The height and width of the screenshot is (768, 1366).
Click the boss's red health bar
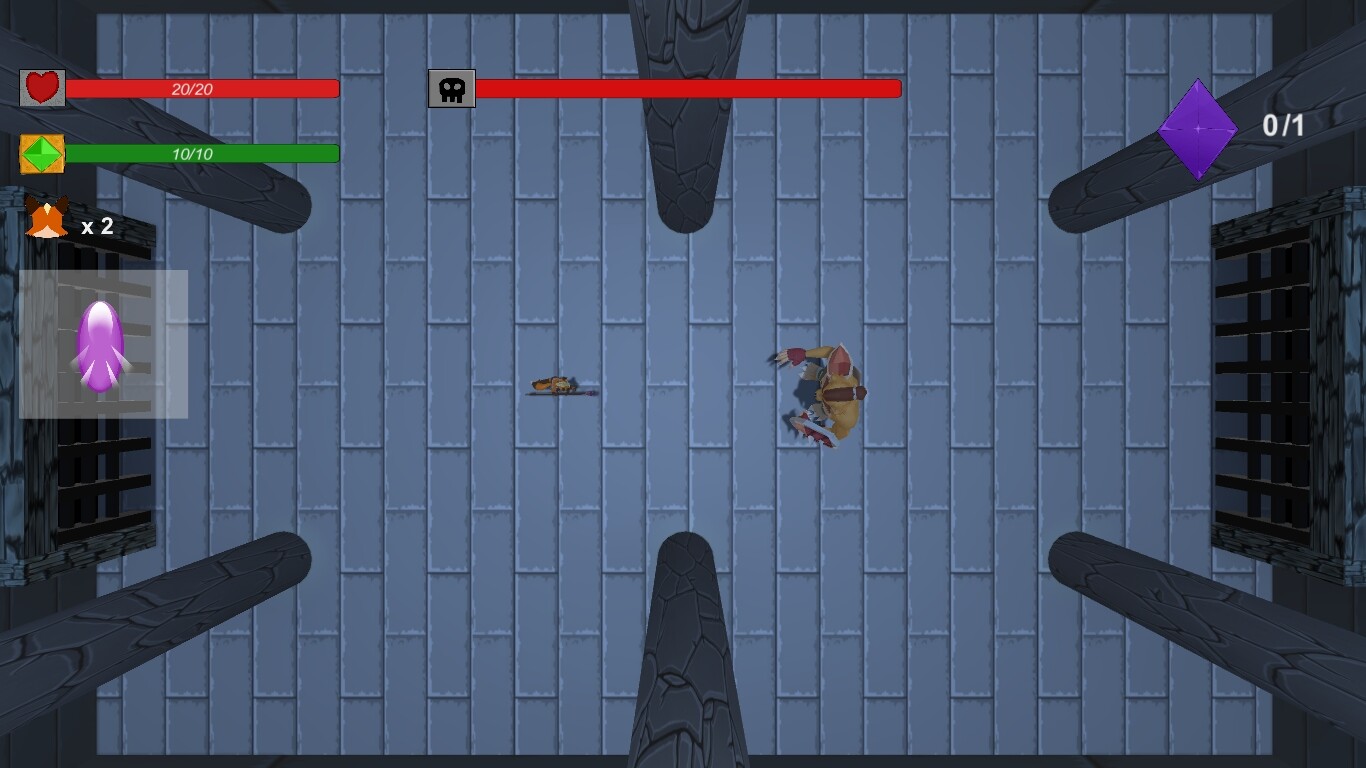690,89
